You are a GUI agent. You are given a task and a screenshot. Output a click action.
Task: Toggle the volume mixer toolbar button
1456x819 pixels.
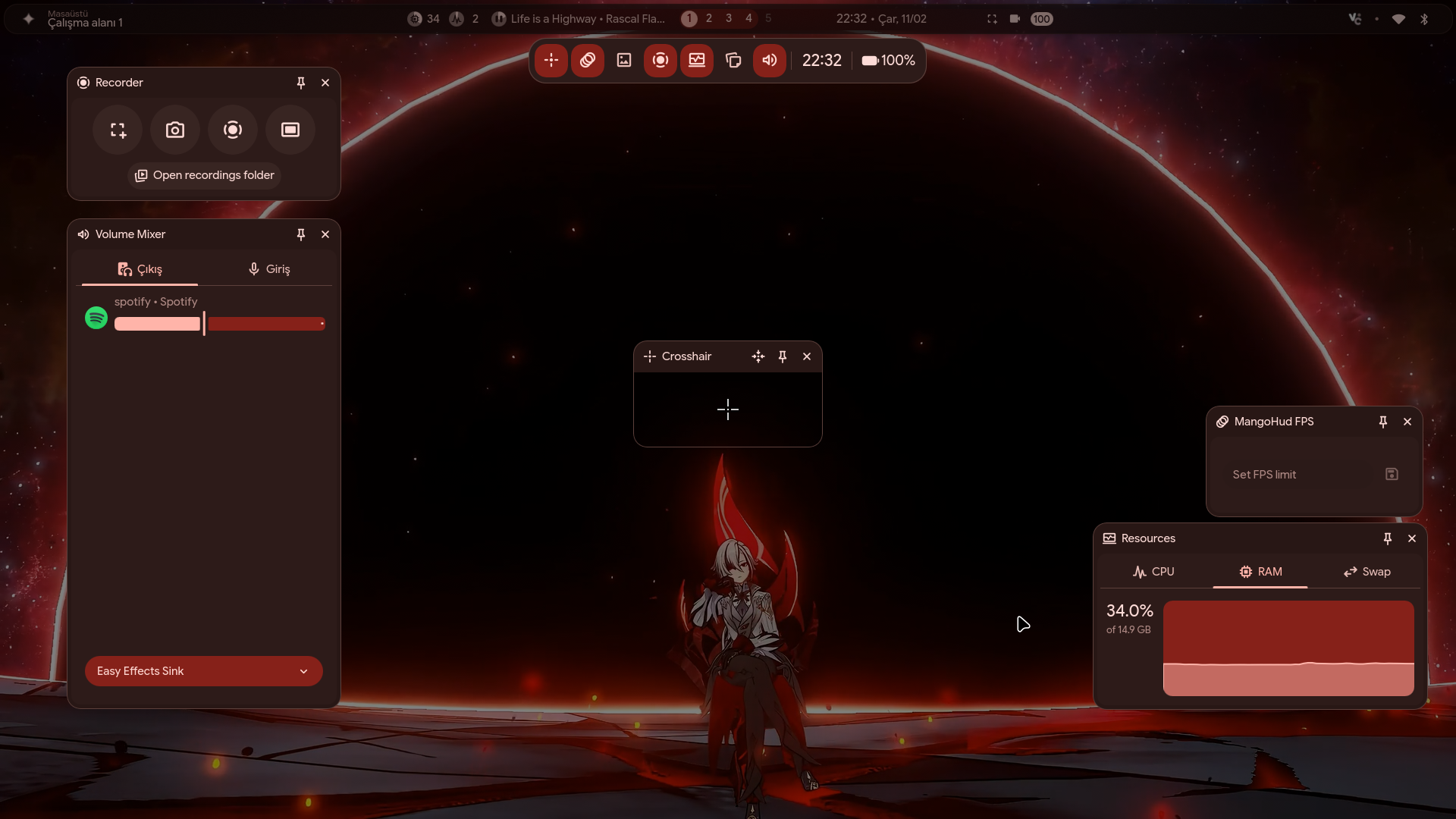[x=769, y=61]
